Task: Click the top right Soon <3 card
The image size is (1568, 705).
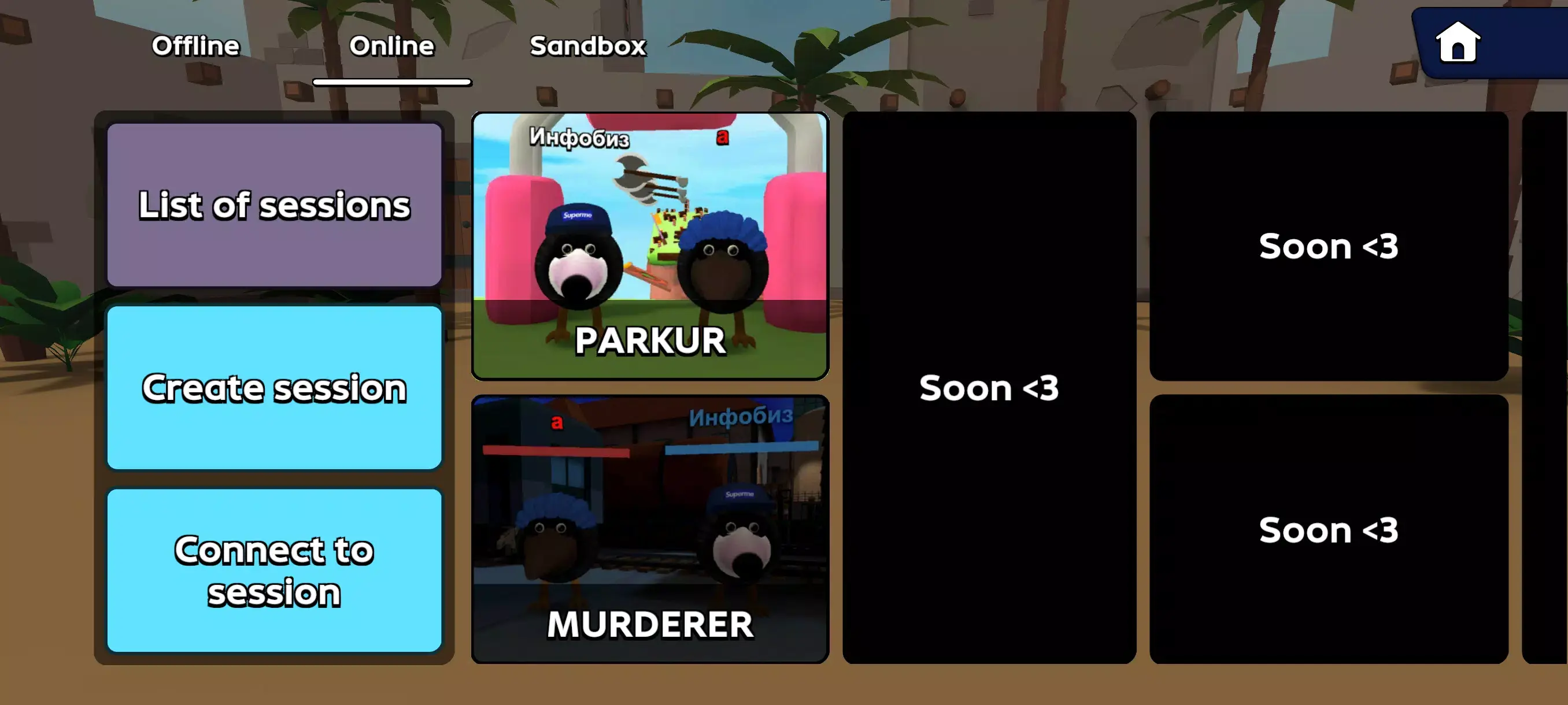Action: click(x=1329, y=246)
